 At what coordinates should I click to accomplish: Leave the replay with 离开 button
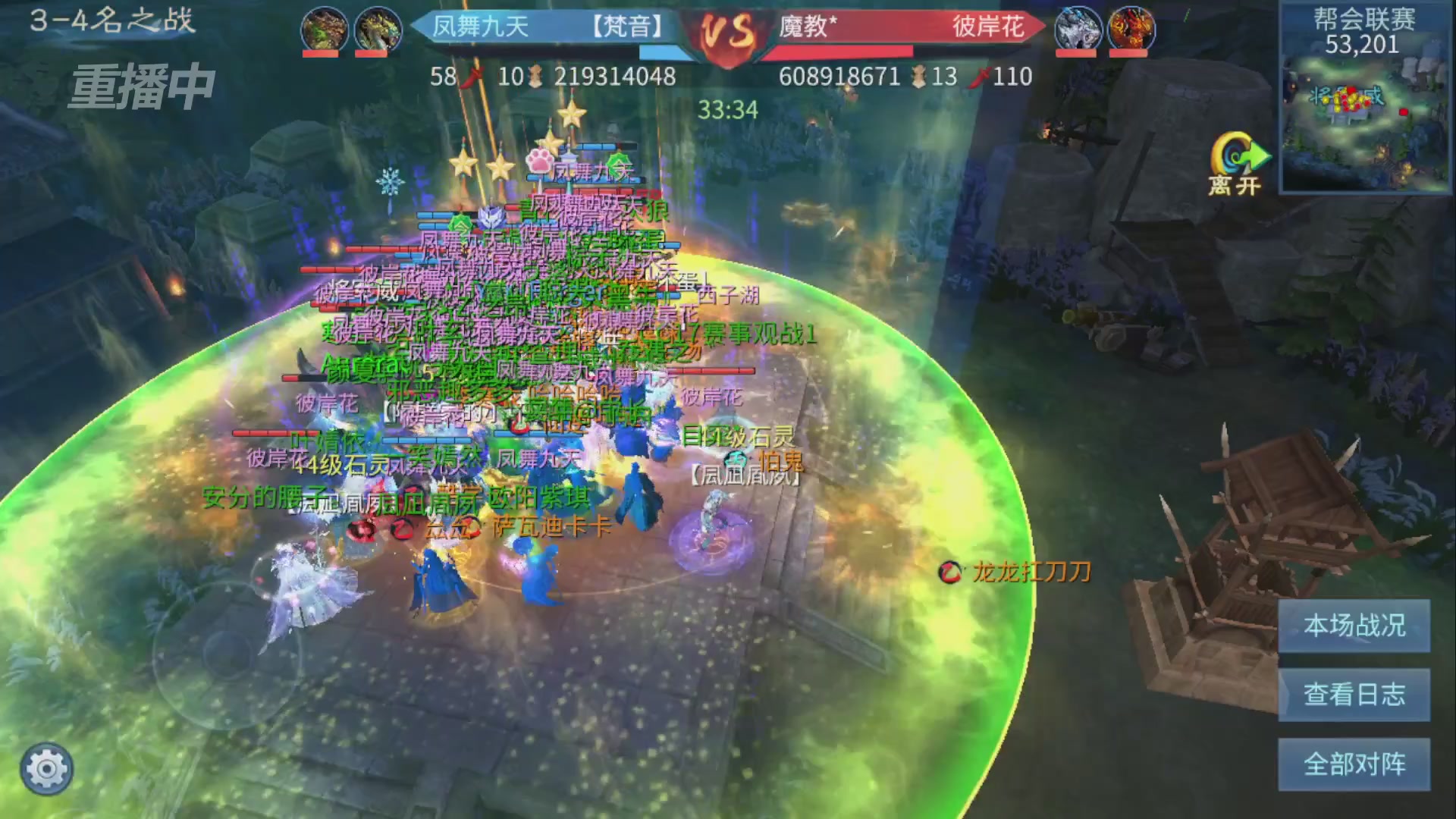pyautogui.click(x=1236, y=165)
